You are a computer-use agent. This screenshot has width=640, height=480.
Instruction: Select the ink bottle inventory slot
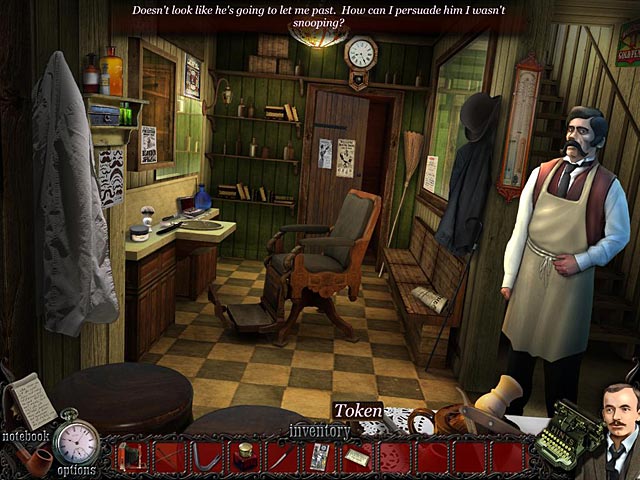click(245, 457)
